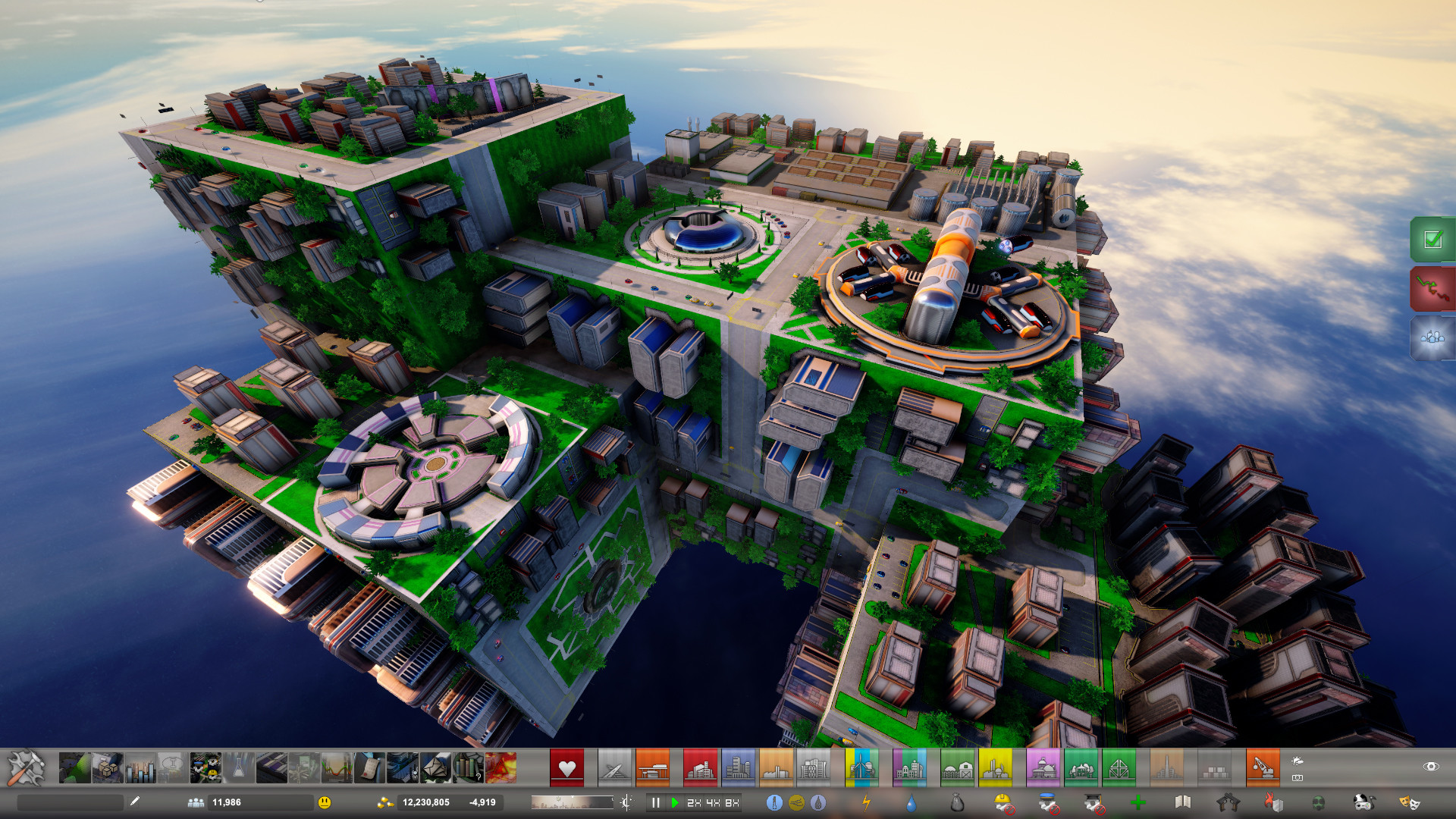1456x819 pixels.
Task: Click the 8x speed button
Action: coord(731,802)
